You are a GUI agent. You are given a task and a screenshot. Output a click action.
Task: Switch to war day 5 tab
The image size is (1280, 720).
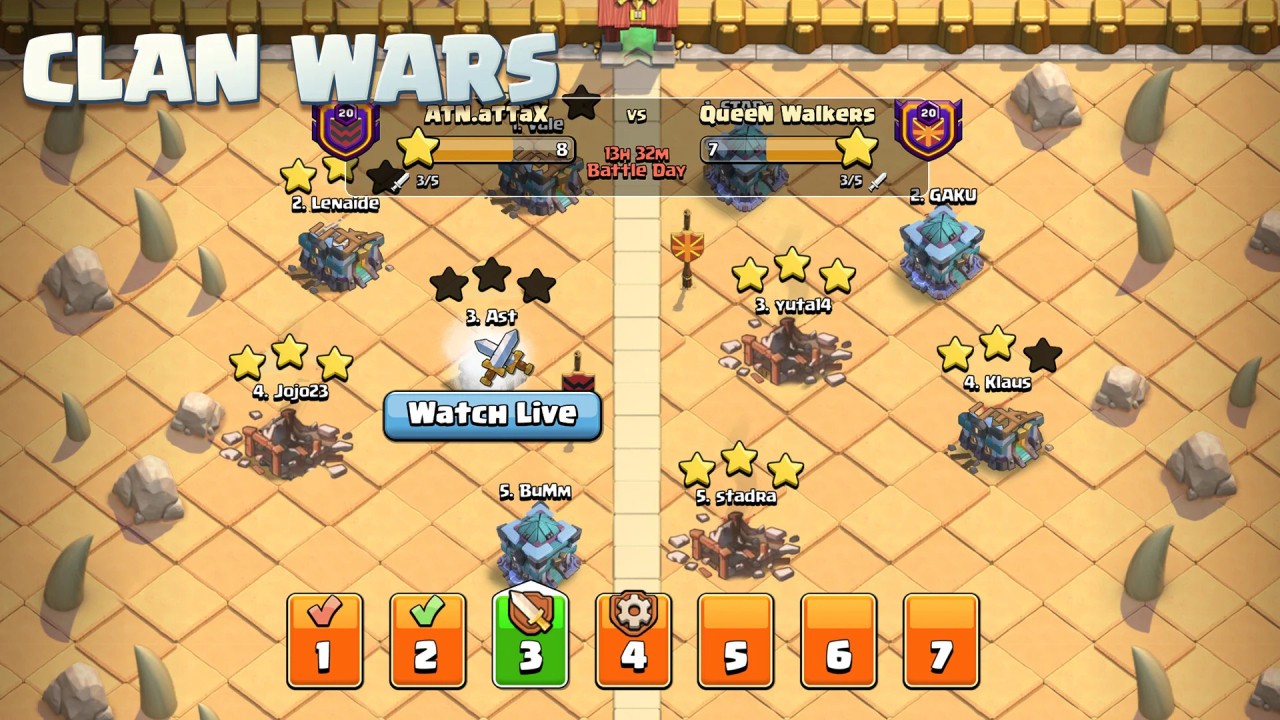[736, 639]
